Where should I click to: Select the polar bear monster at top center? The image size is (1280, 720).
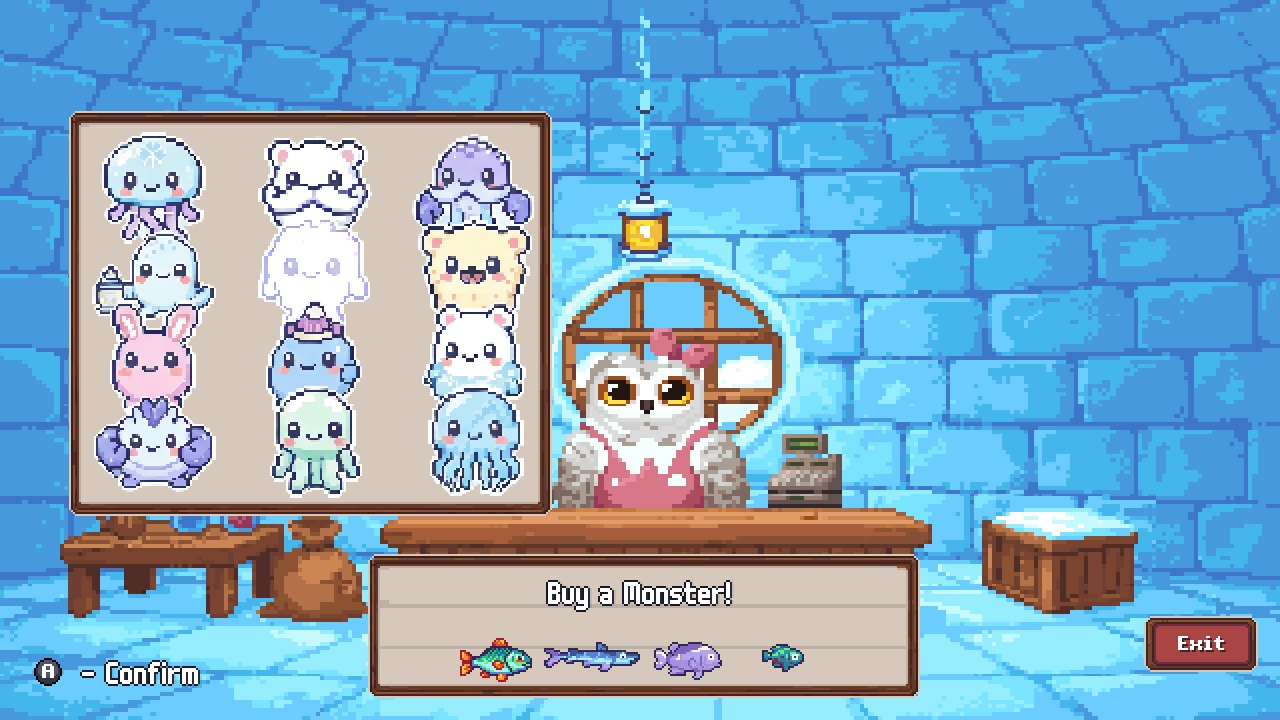tap(313, 180)
